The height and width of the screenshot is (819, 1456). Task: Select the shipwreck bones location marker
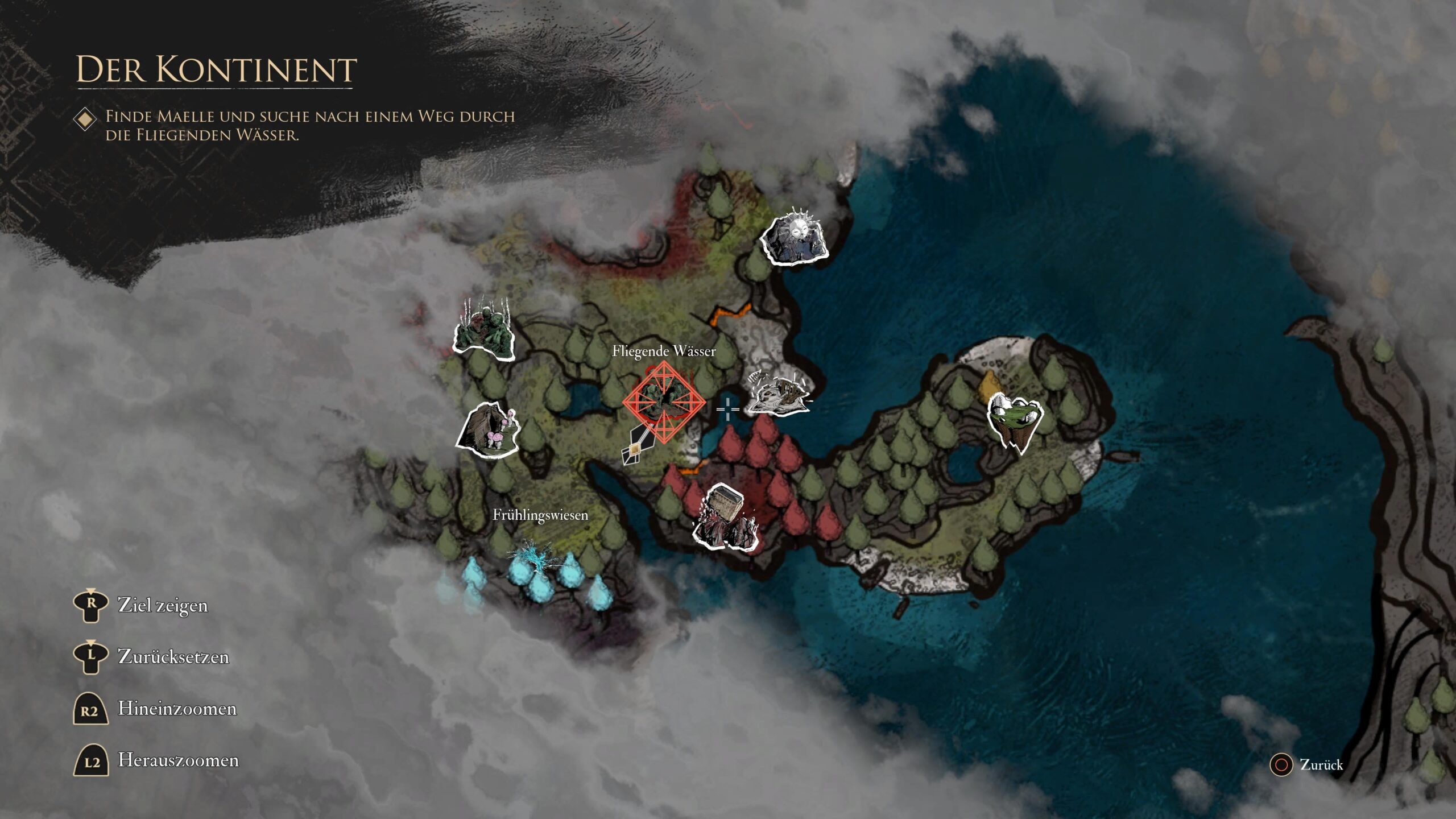(778, 392)
